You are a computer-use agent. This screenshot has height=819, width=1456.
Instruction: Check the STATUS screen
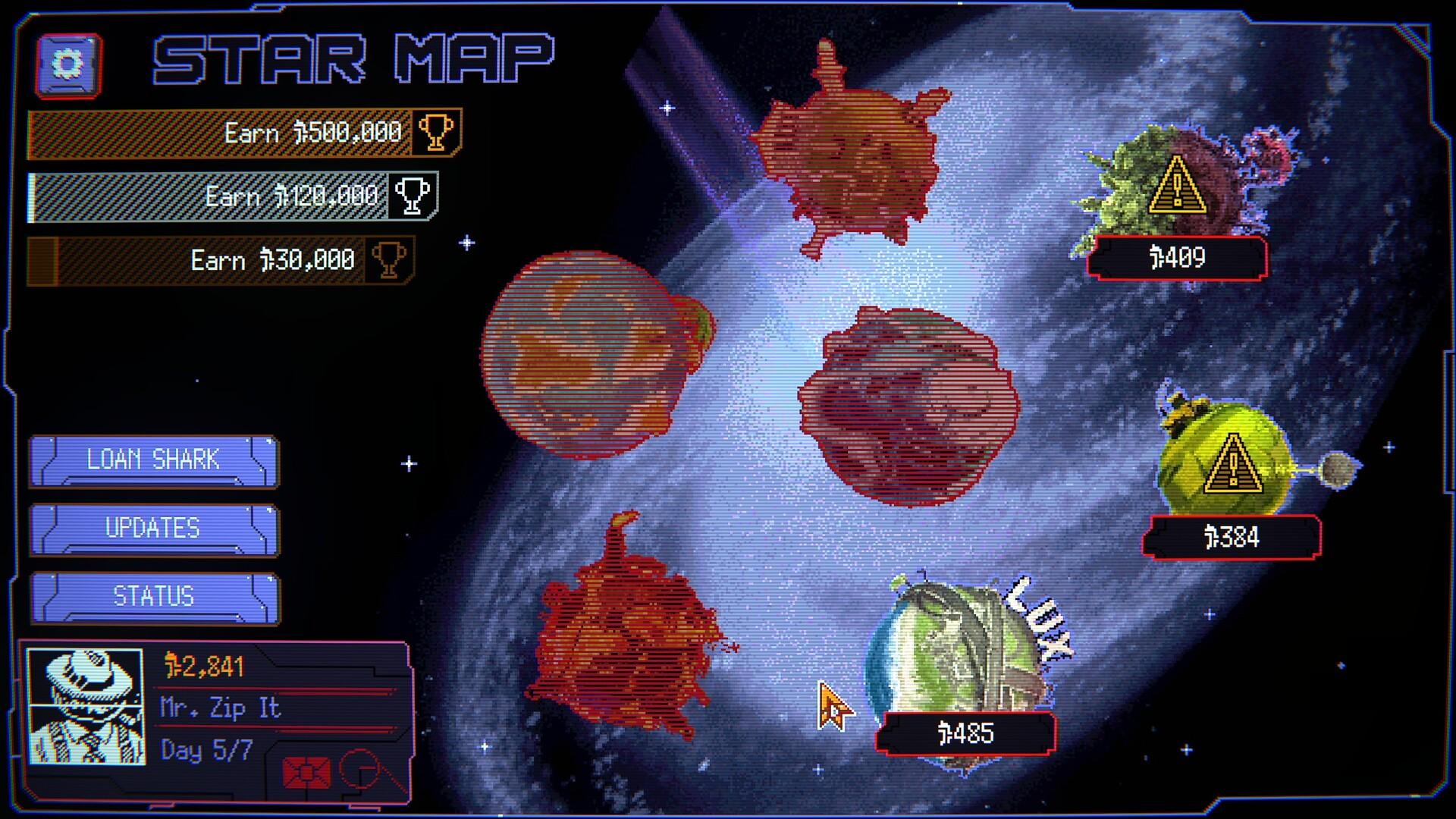153,595
